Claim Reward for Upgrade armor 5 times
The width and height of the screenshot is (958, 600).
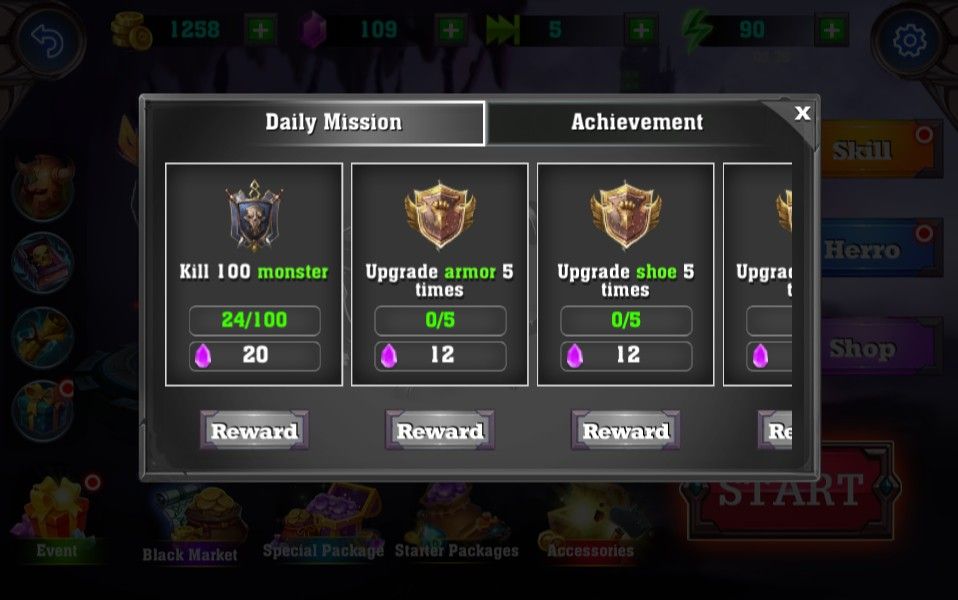coord(440,431)
